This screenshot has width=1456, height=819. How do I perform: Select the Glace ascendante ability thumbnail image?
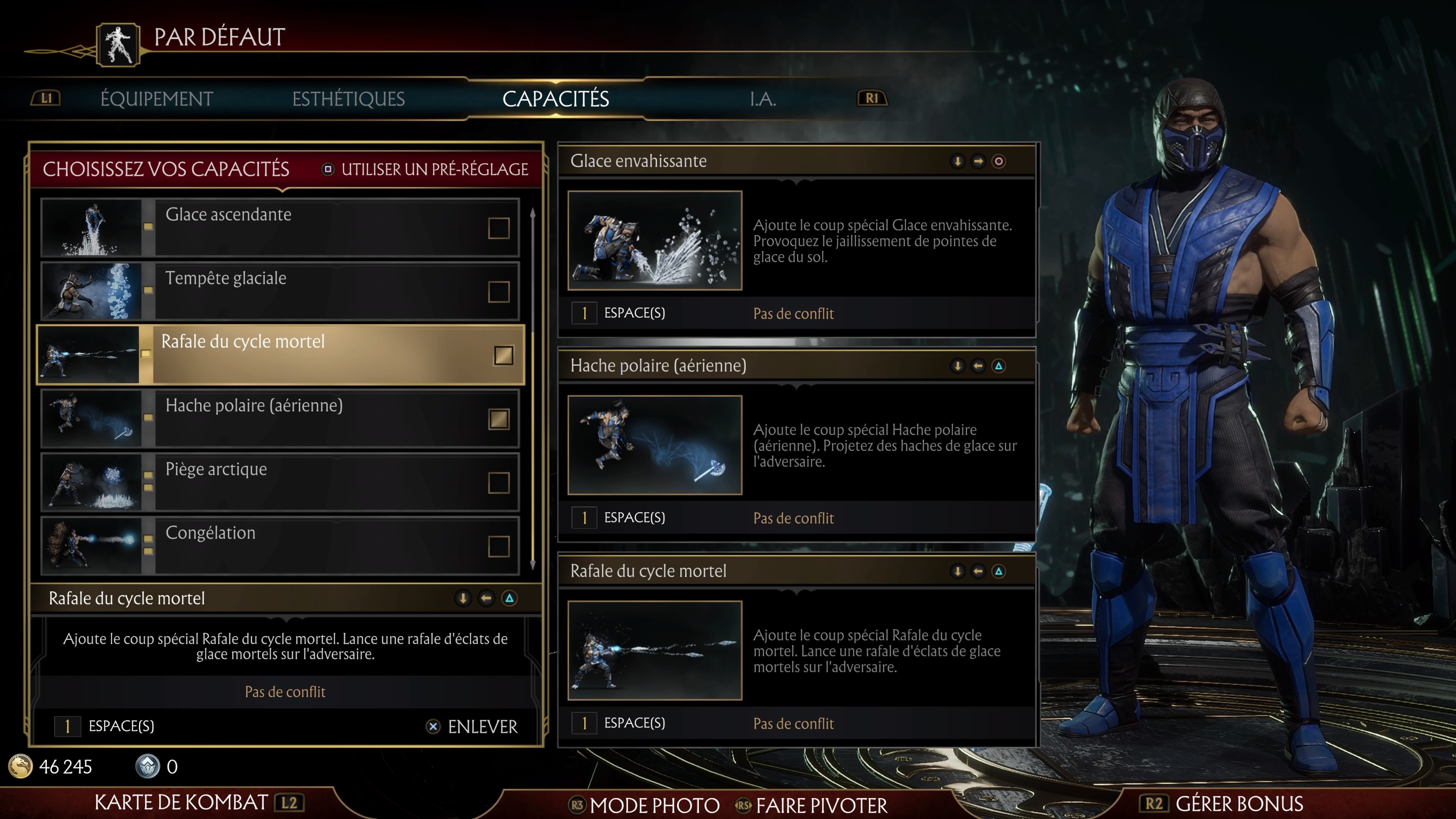[91, 228]
